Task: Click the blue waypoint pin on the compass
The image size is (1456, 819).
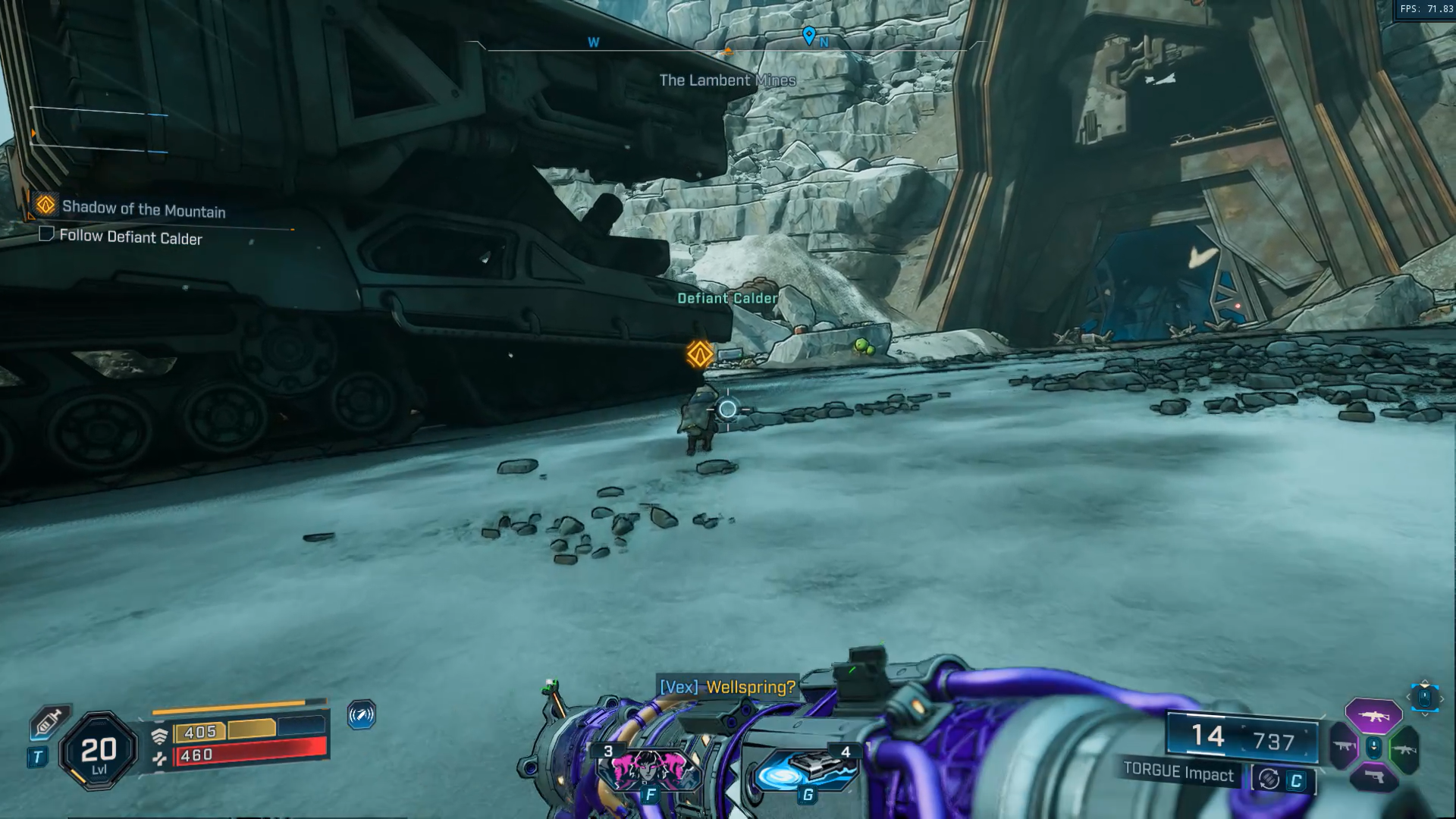Action: pos(809,35)
